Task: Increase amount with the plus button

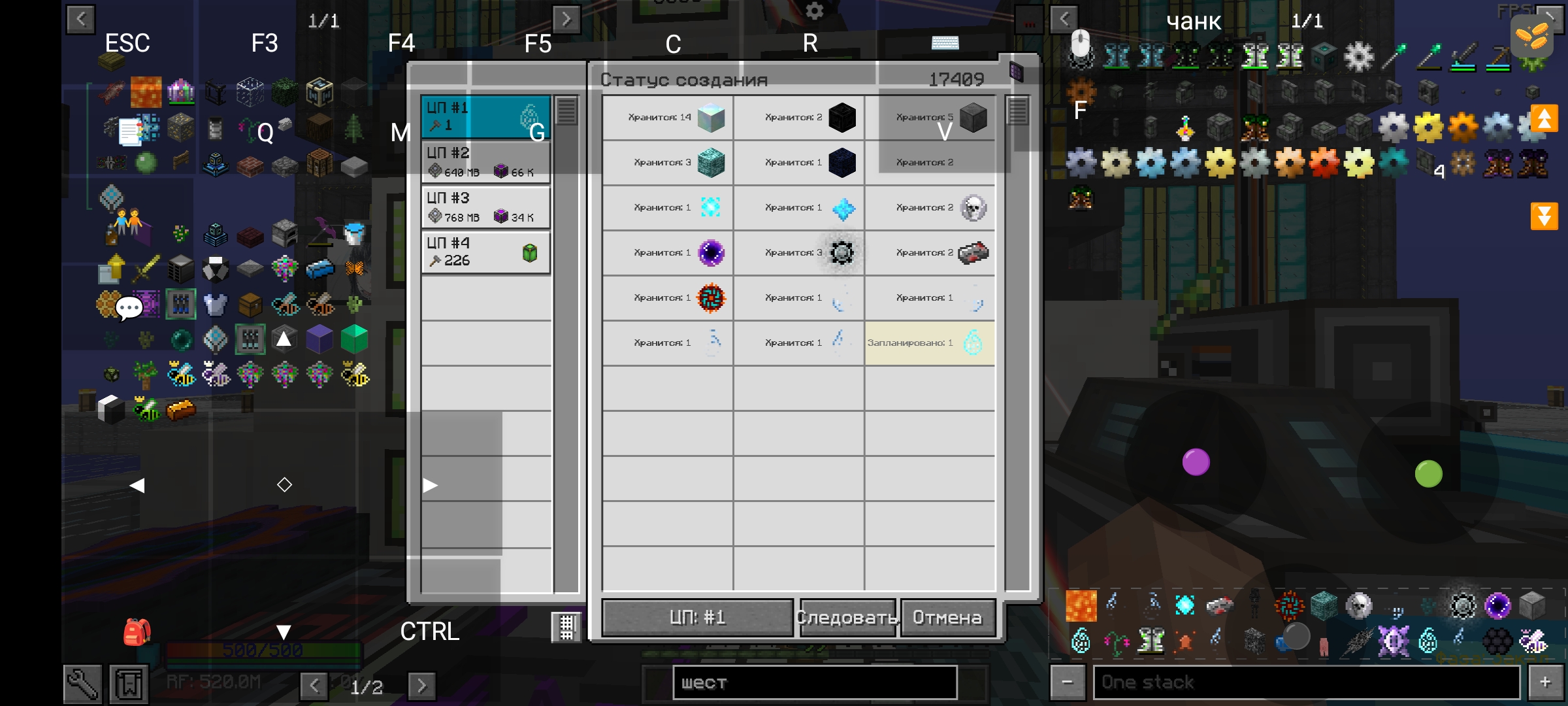Action: pyautogui.click(x=1545, y=683)
